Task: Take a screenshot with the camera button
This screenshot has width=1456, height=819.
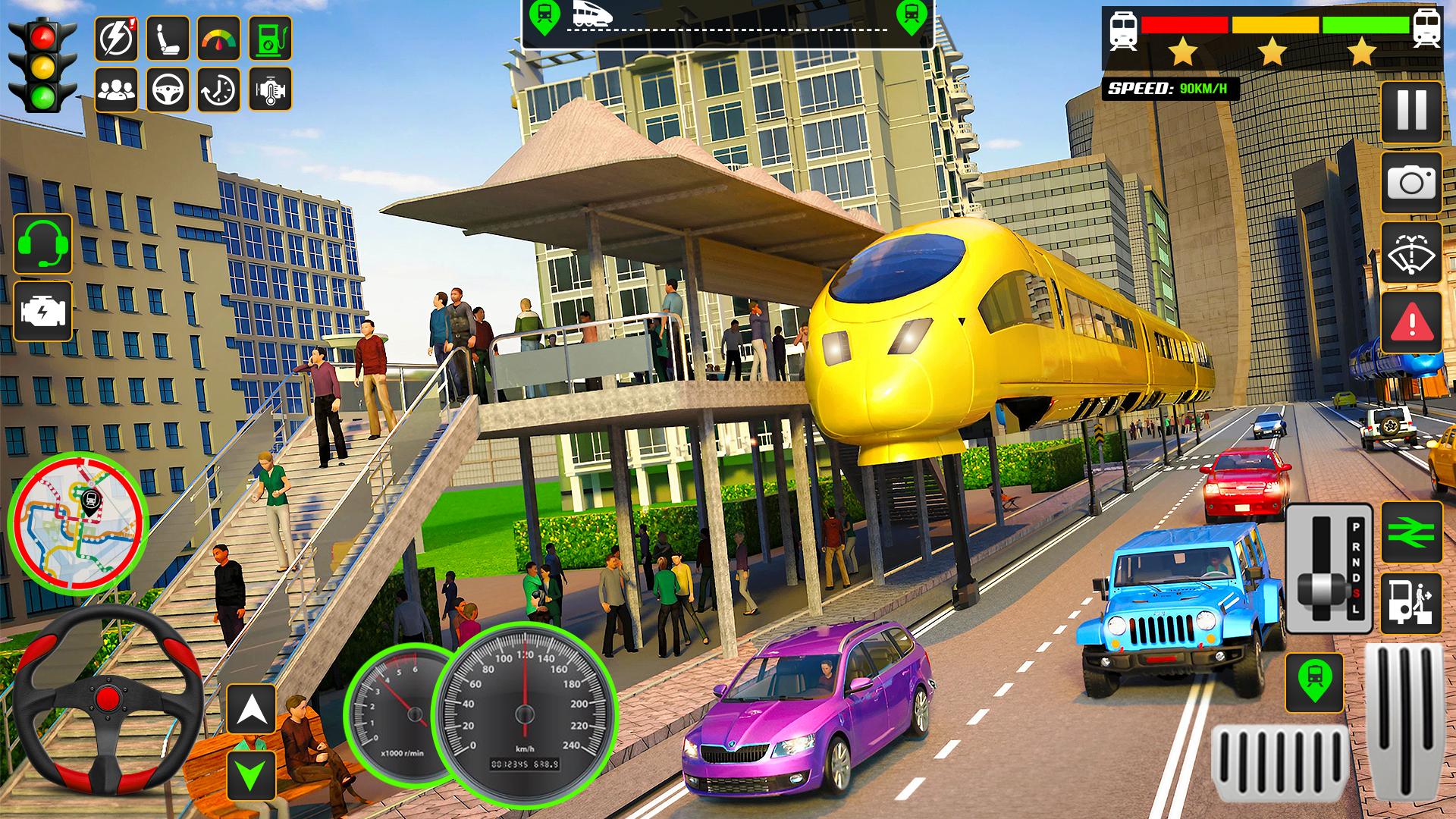Action: coord(1411,183)
